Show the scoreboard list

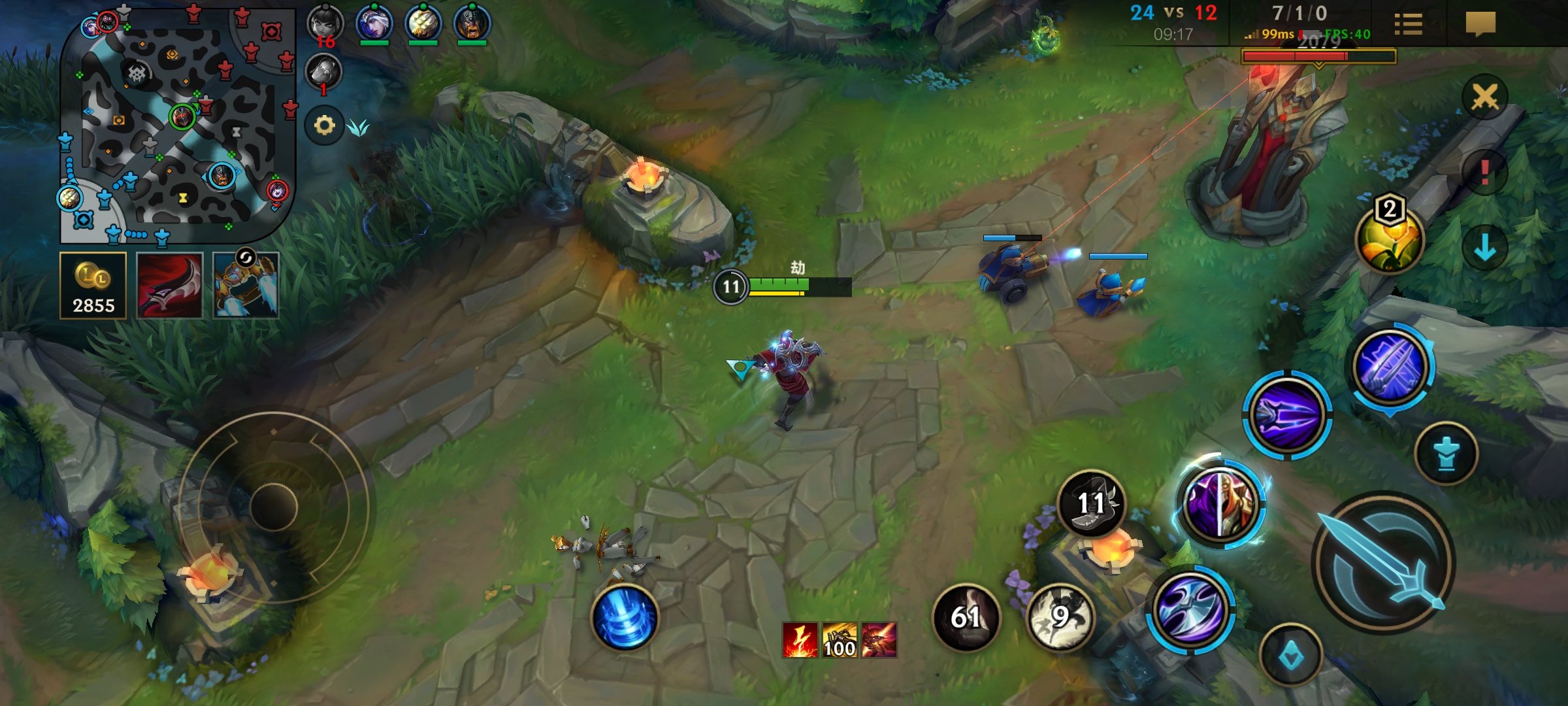tap(1408, 24)
